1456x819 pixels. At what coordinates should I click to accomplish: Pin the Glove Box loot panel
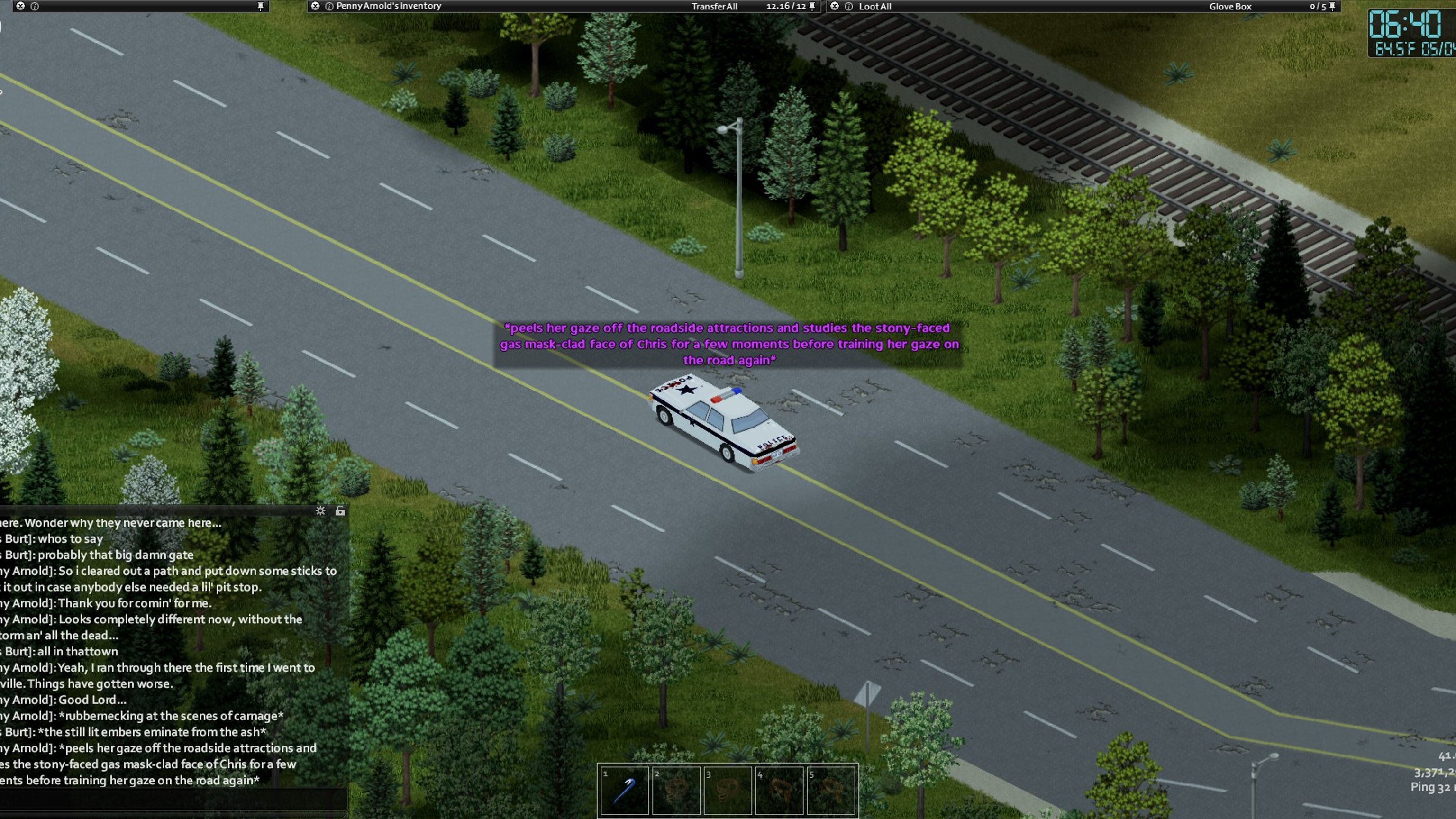(x=1332, y=6)
